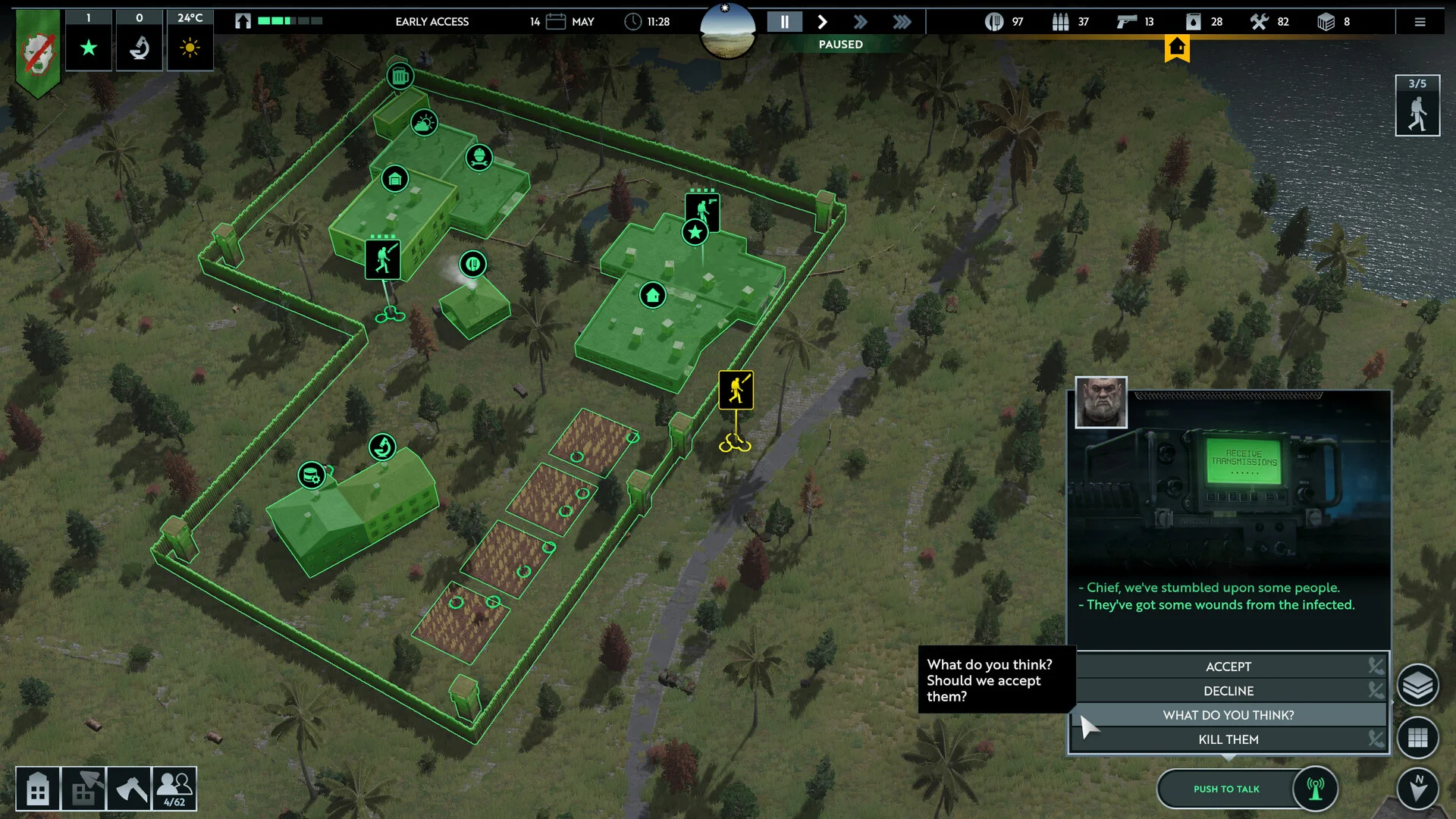Pause the game speed

pyautogui.click(x=784, y=22)
